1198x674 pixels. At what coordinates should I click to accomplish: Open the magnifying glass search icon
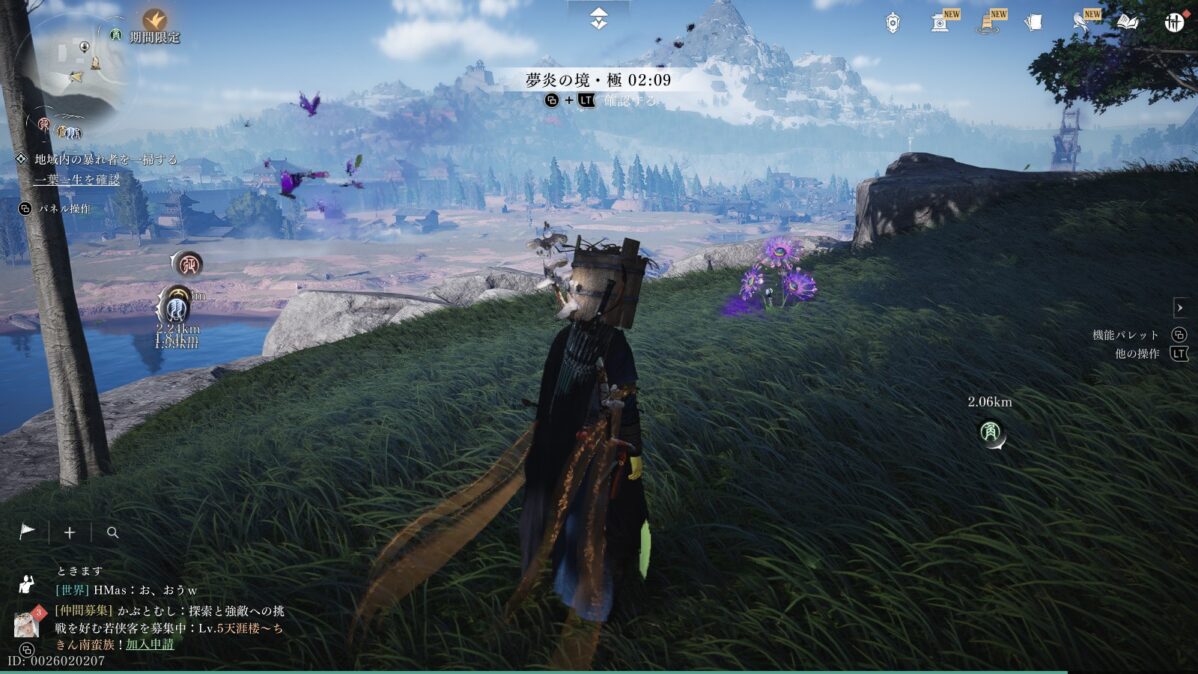[x=112, y=533]
